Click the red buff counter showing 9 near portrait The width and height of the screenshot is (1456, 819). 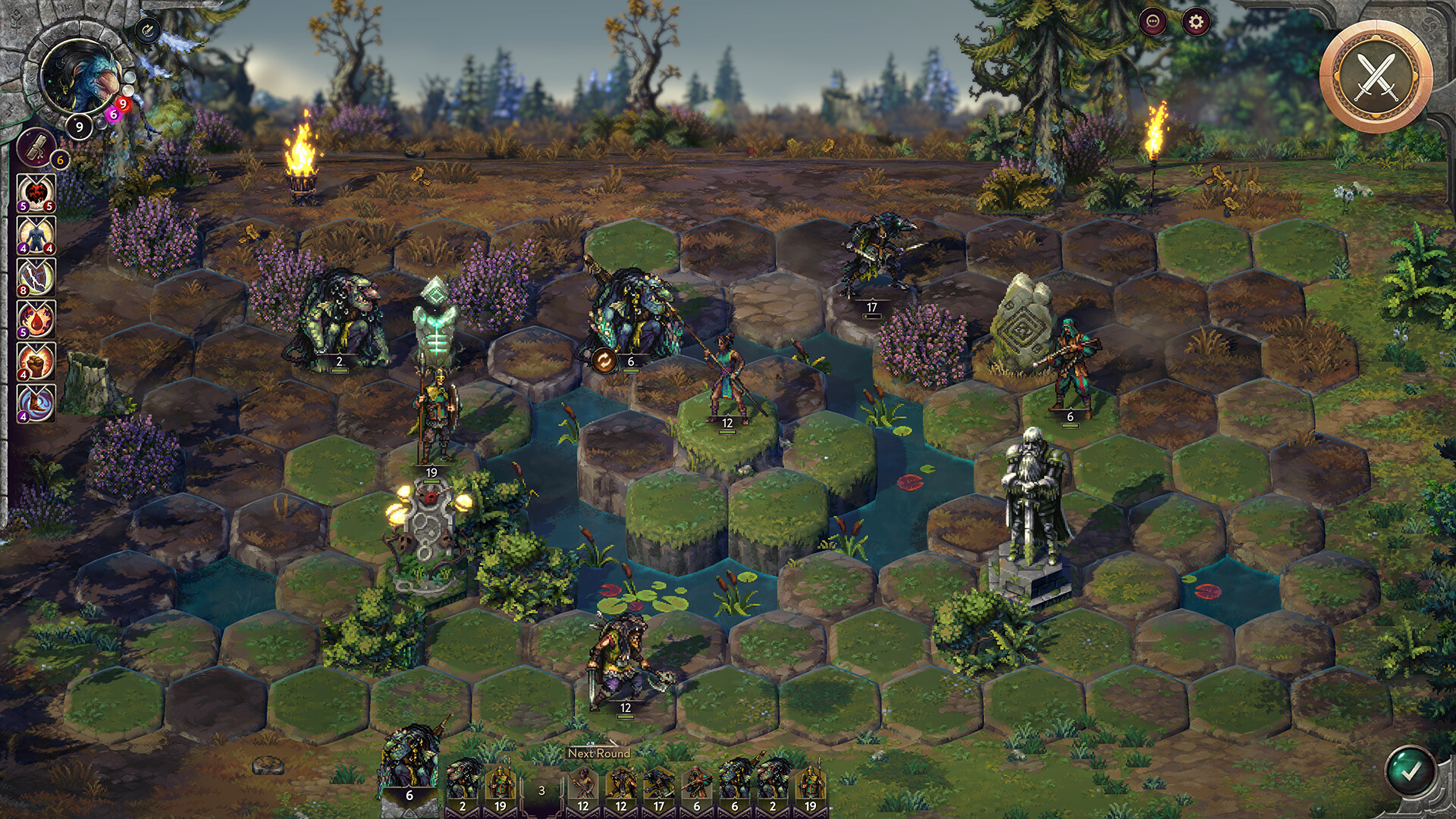point(123,104)
